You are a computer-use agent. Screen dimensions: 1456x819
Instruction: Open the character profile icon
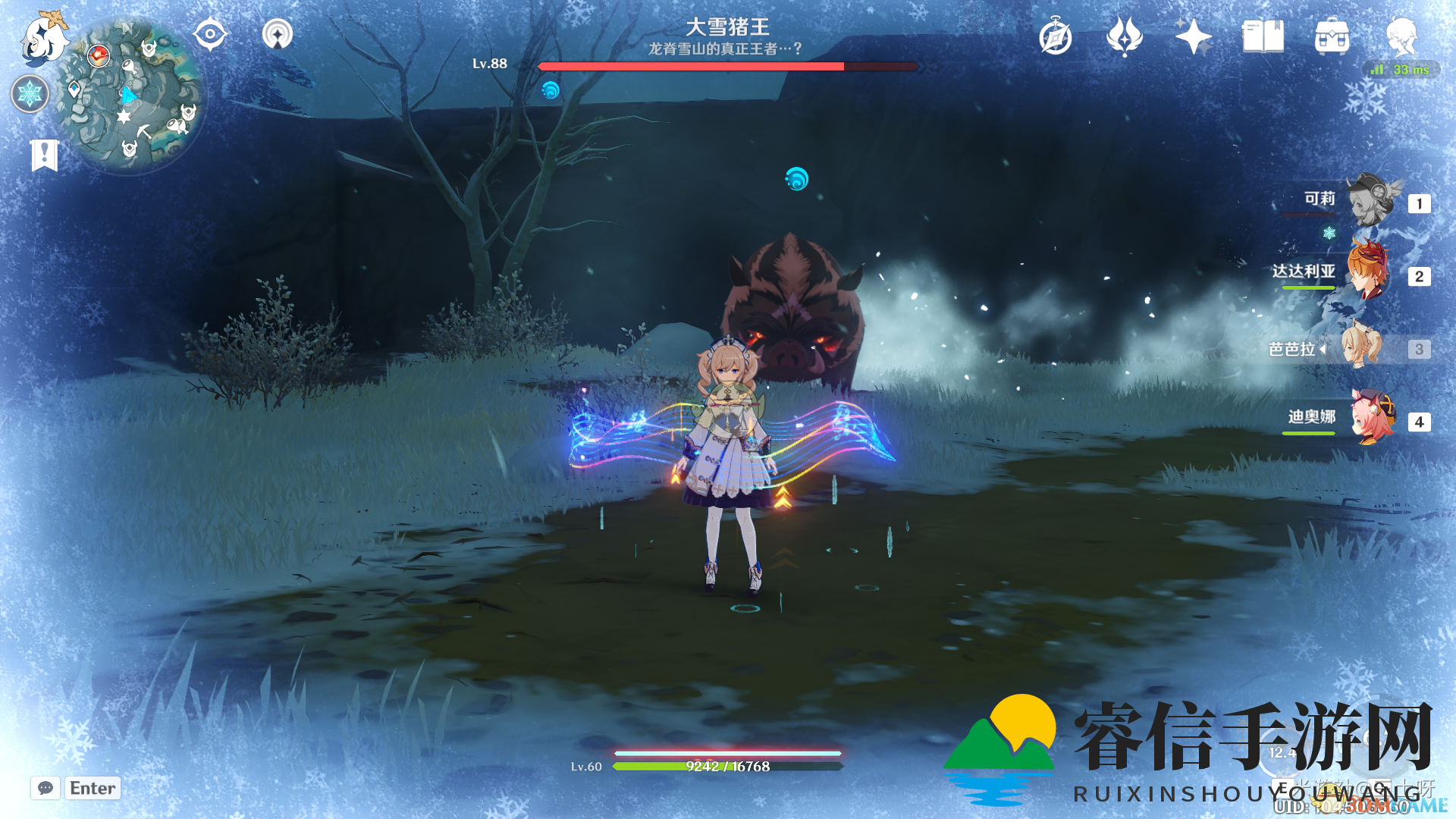(x=1401, y=36)
